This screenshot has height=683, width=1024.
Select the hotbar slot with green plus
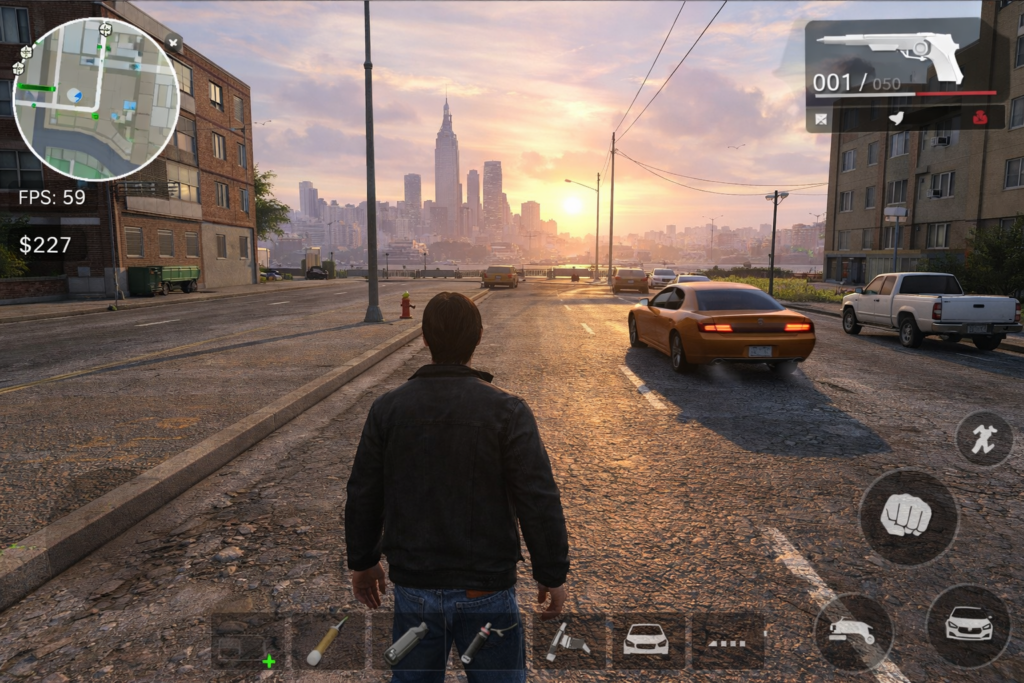[x=247, y=641]
